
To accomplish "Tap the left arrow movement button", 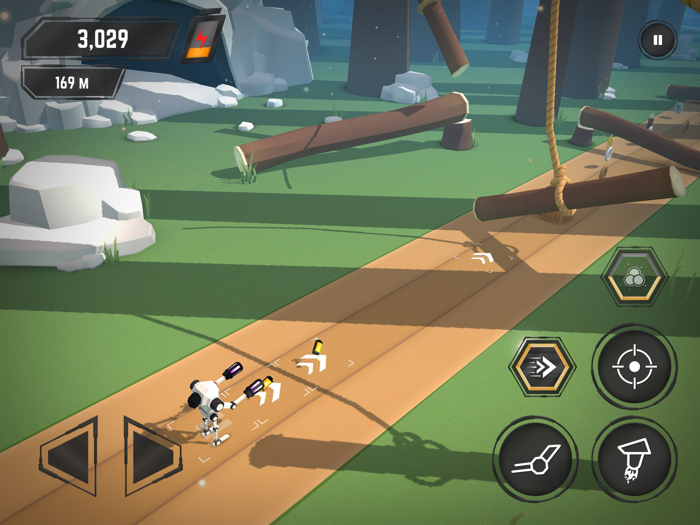I will coord(70,459).
